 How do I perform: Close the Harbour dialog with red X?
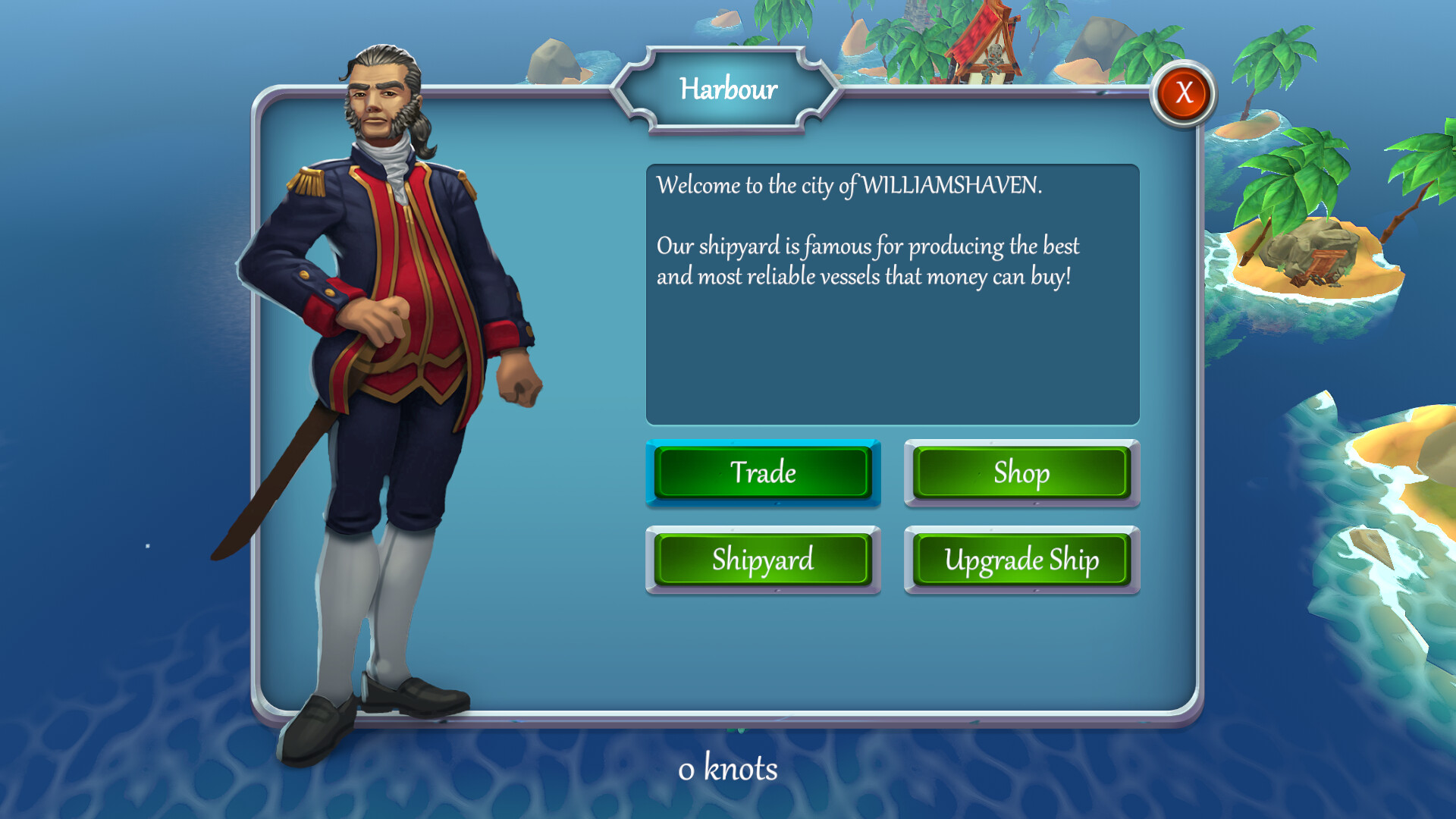point(1182,92)
